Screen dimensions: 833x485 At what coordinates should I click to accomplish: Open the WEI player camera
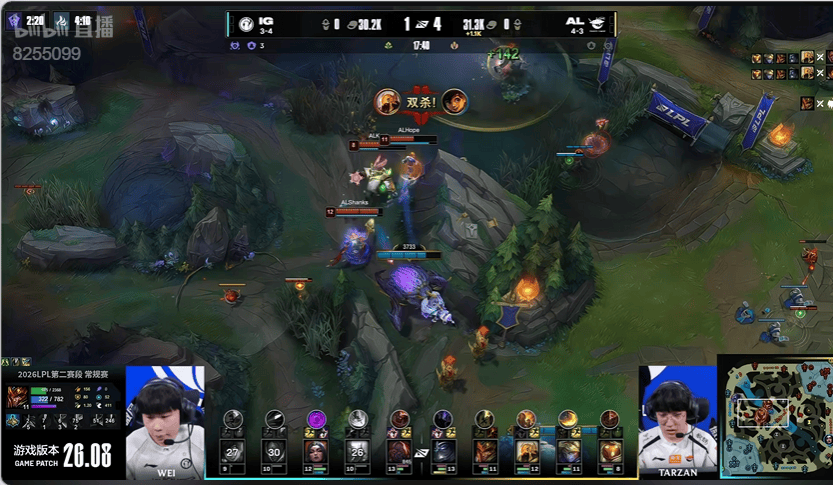coord(165,418)
